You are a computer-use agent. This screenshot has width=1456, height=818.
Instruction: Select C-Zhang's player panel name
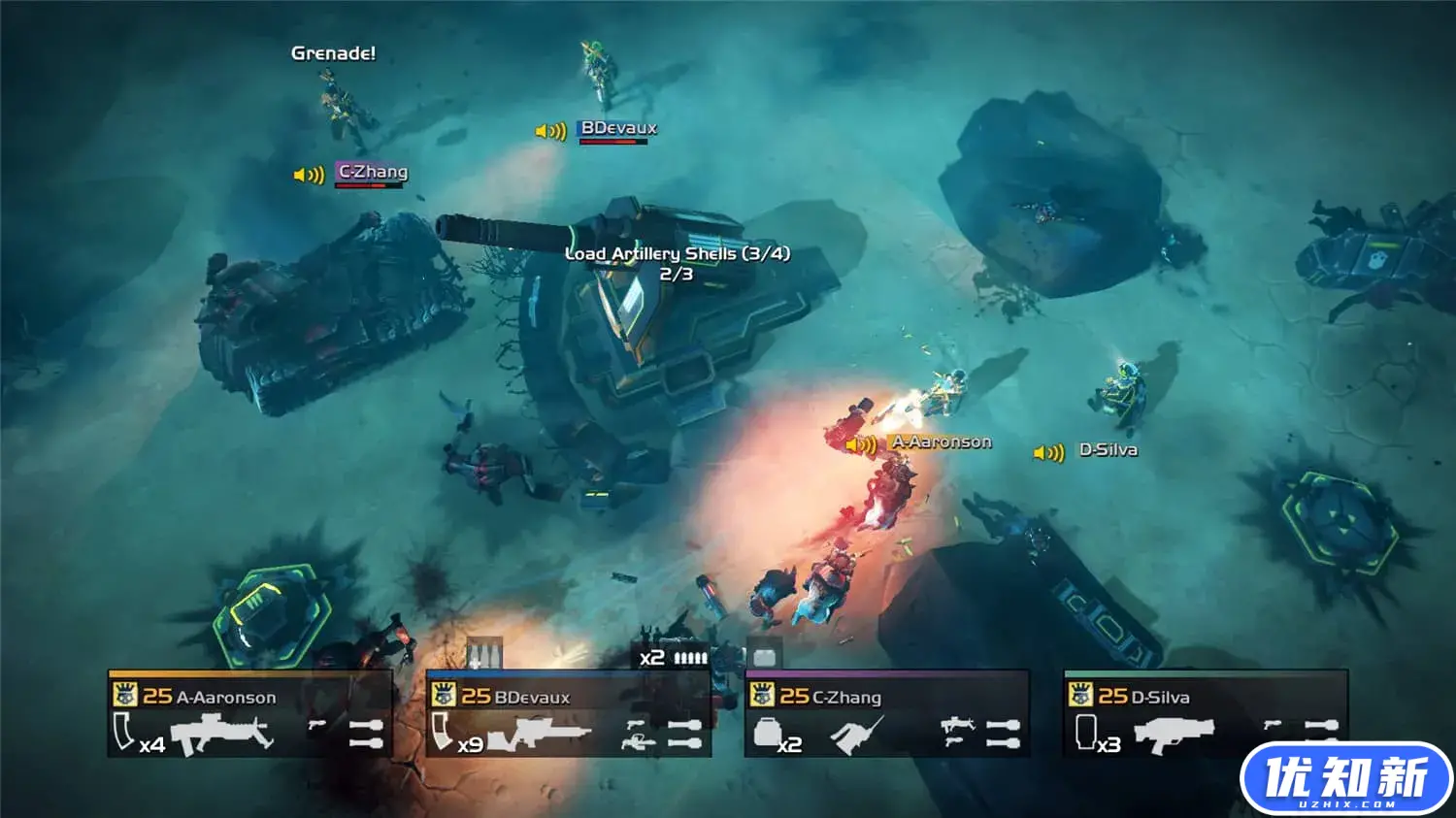[x=846, y=697]
